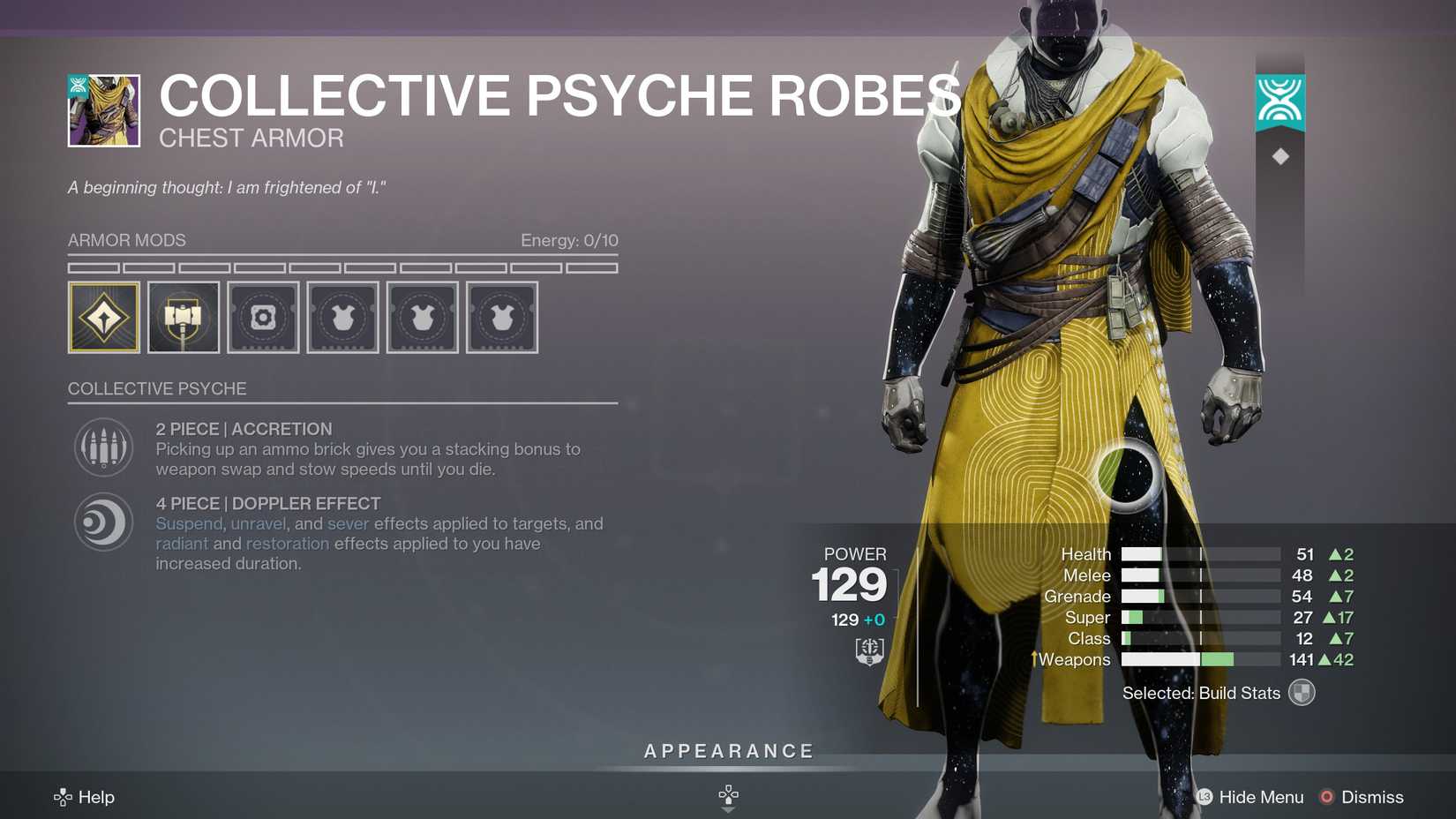The height and width of the screenshot is (819, 1456).
Task: Click the Doppler Effect set bonus icon
Action: 103,522
